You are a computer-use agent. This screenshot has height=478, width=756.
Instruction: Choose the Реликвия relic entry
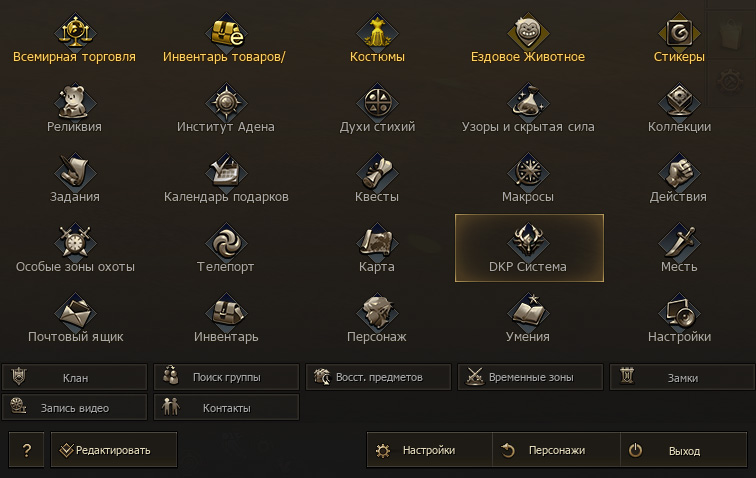74,111
